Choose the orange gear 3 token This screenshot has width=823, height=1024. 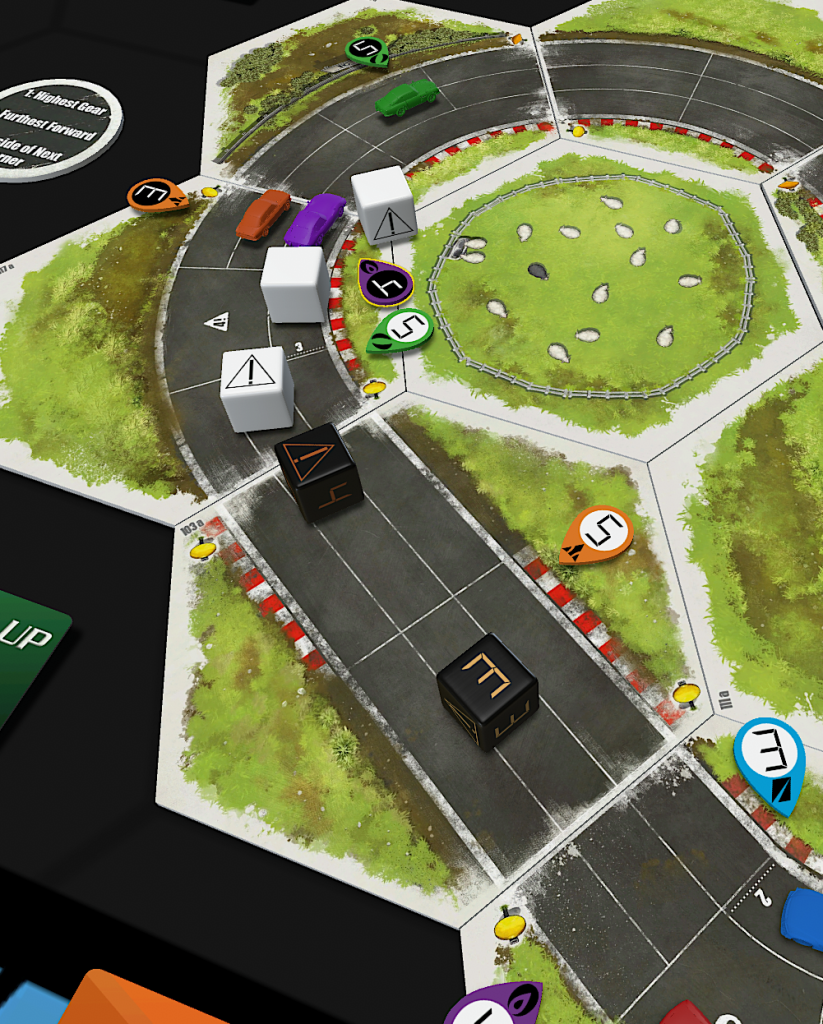point(158,194)
